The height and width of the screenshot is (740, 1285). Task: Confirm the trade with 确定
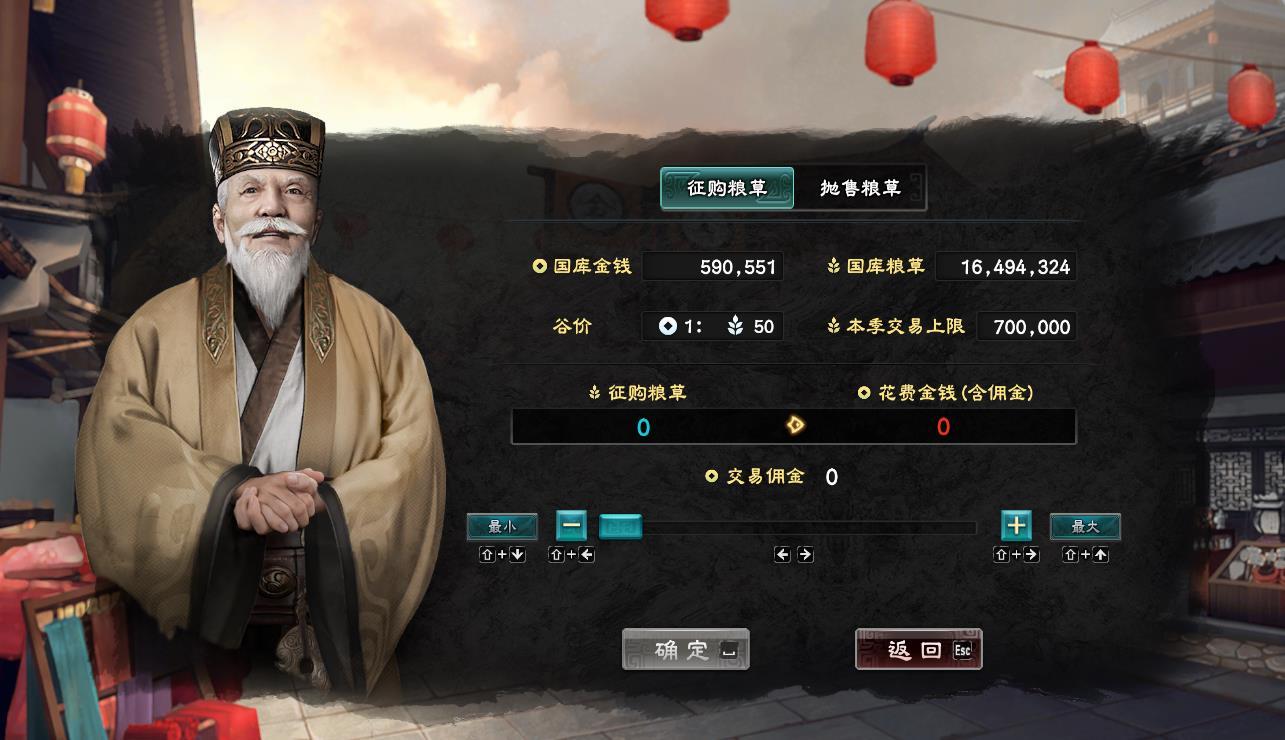685,650
